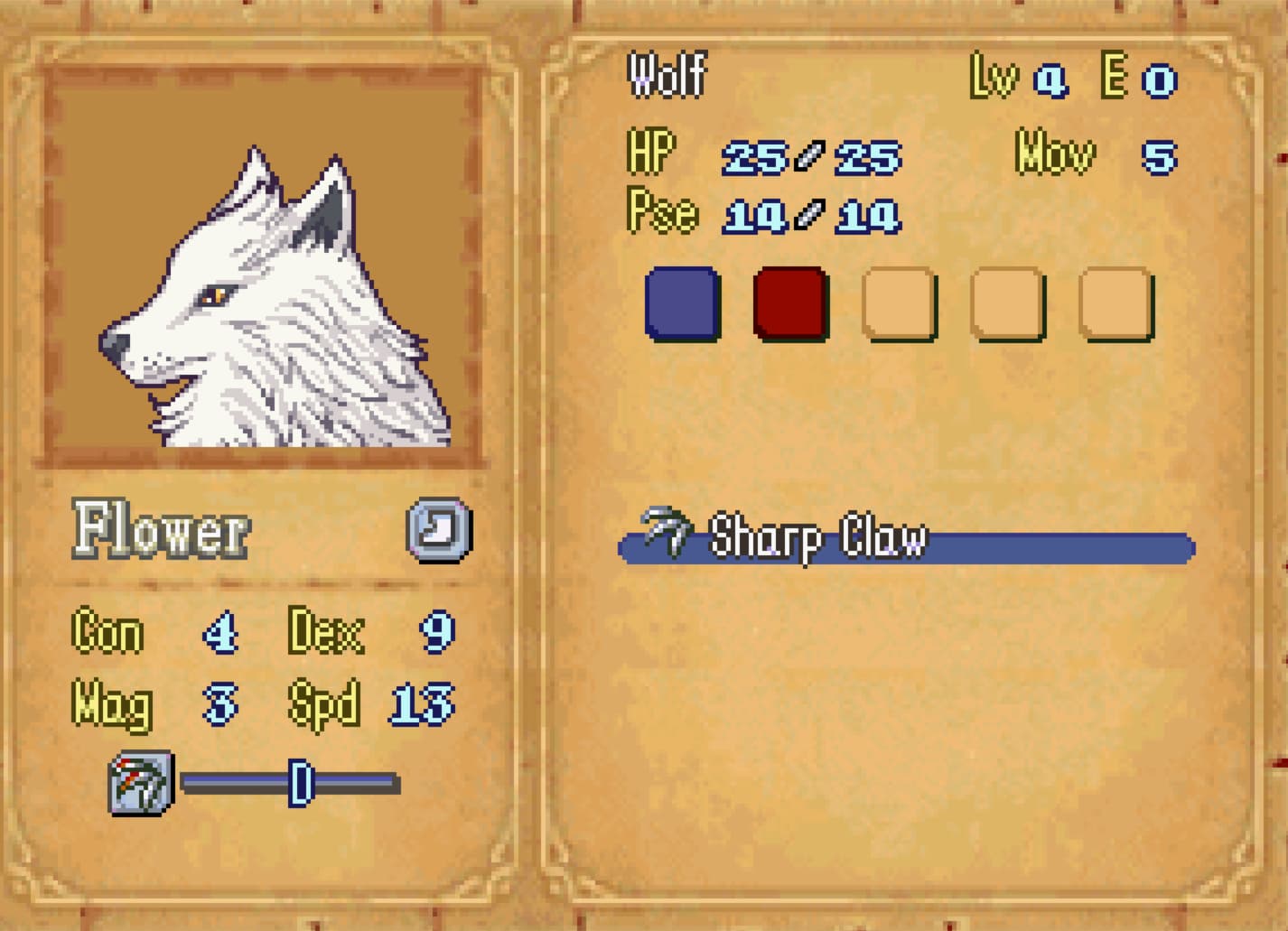Screen dimensions: 1288x931
Task: Select the dark red square slot
Action: pos(790,303)
